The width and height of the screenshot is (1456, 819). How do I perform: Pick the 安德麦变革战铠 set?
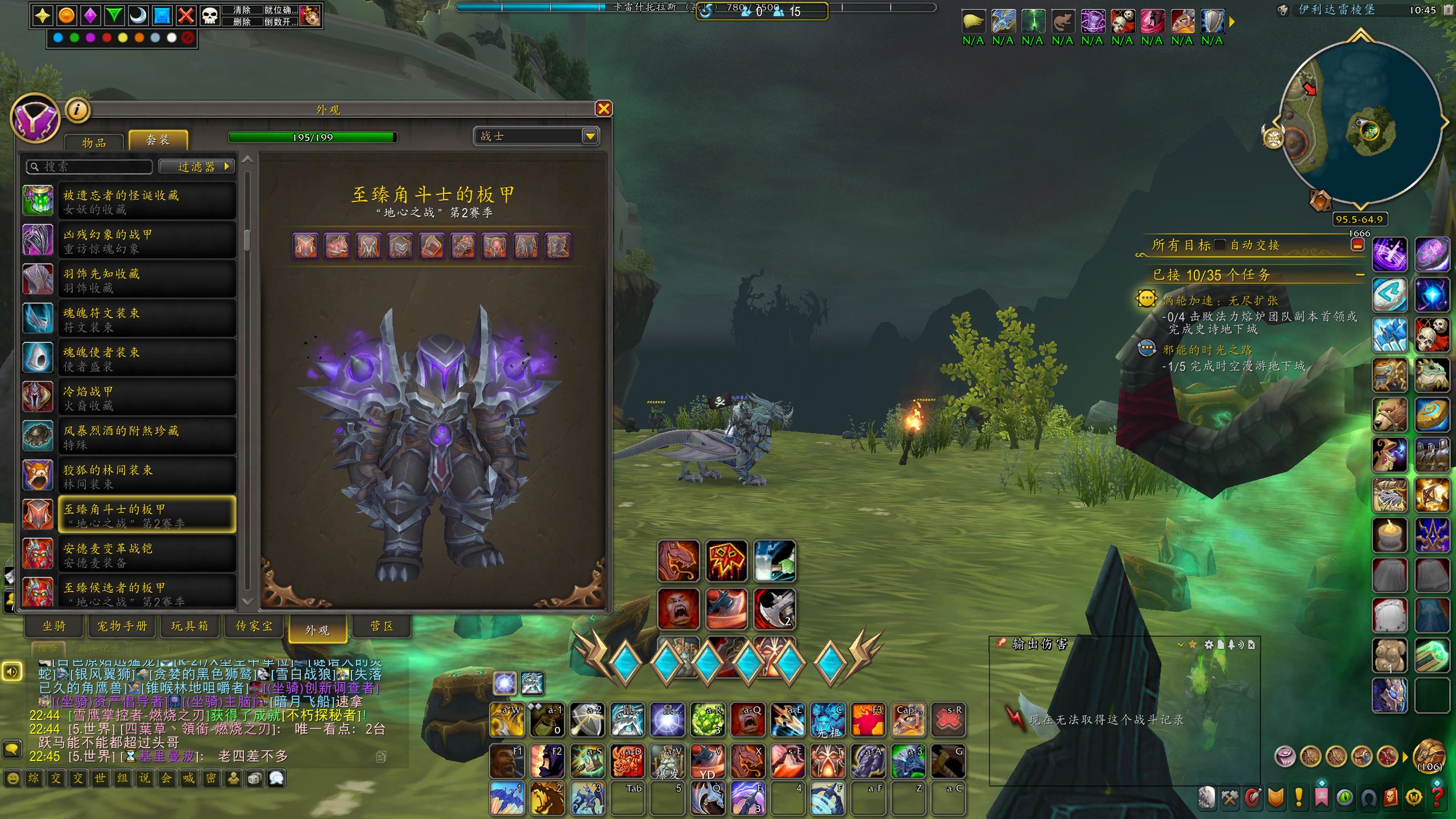(x=147, y=555)
